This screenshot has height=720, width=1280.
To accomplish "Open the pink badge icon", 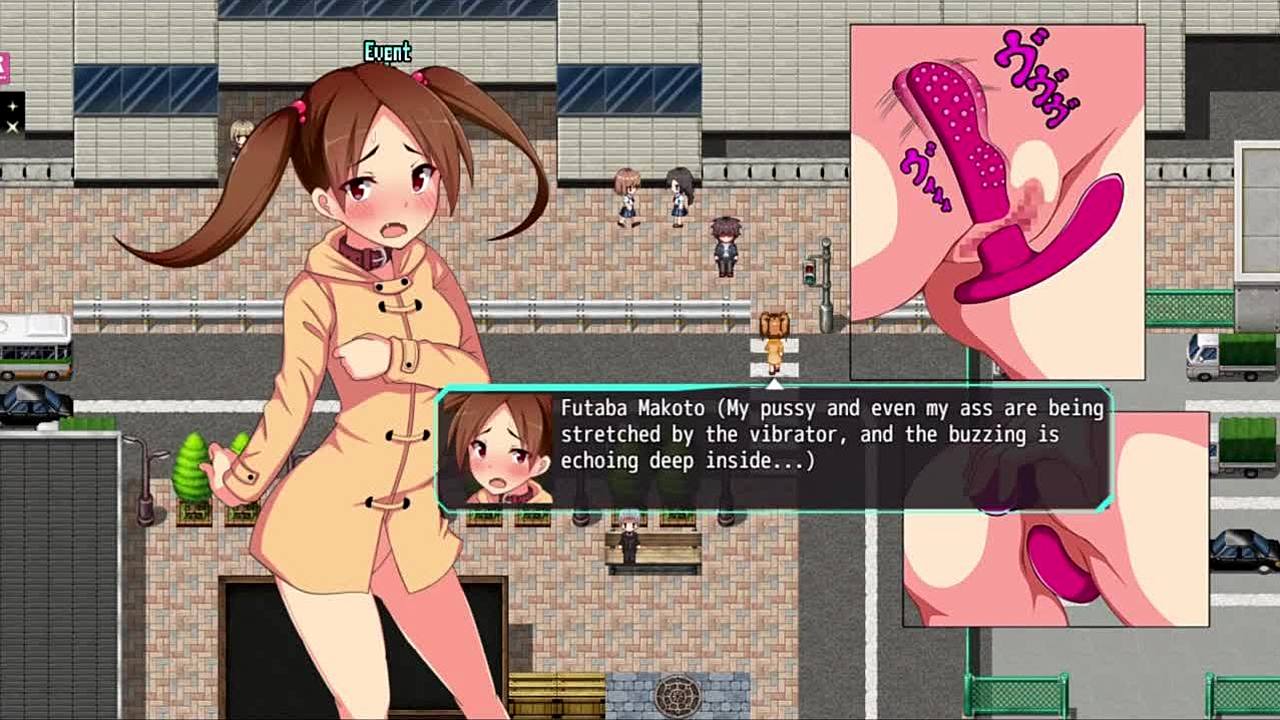I will [x=4, y=68].
